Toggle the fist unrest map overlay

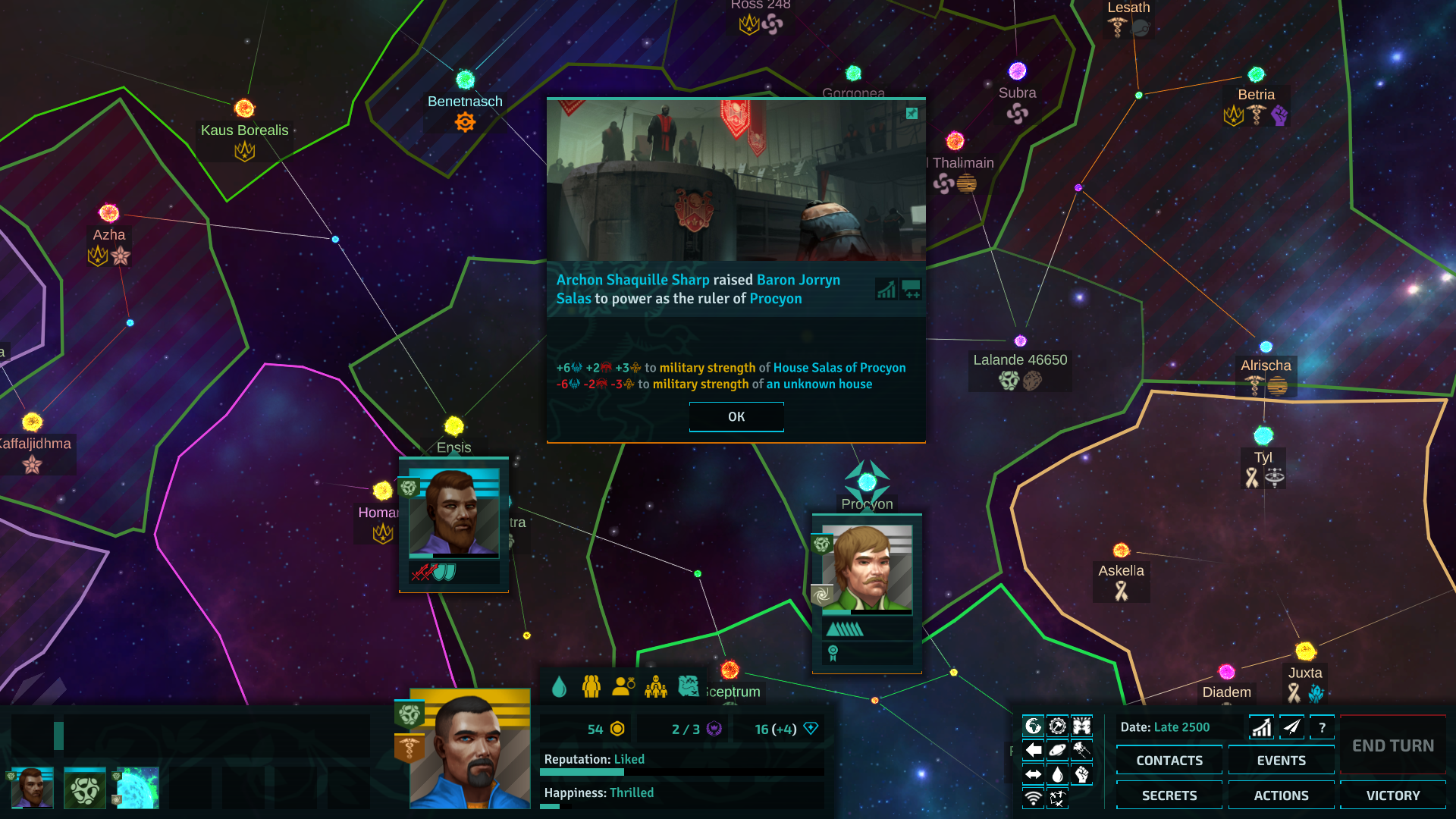(x=1081, y=774)
